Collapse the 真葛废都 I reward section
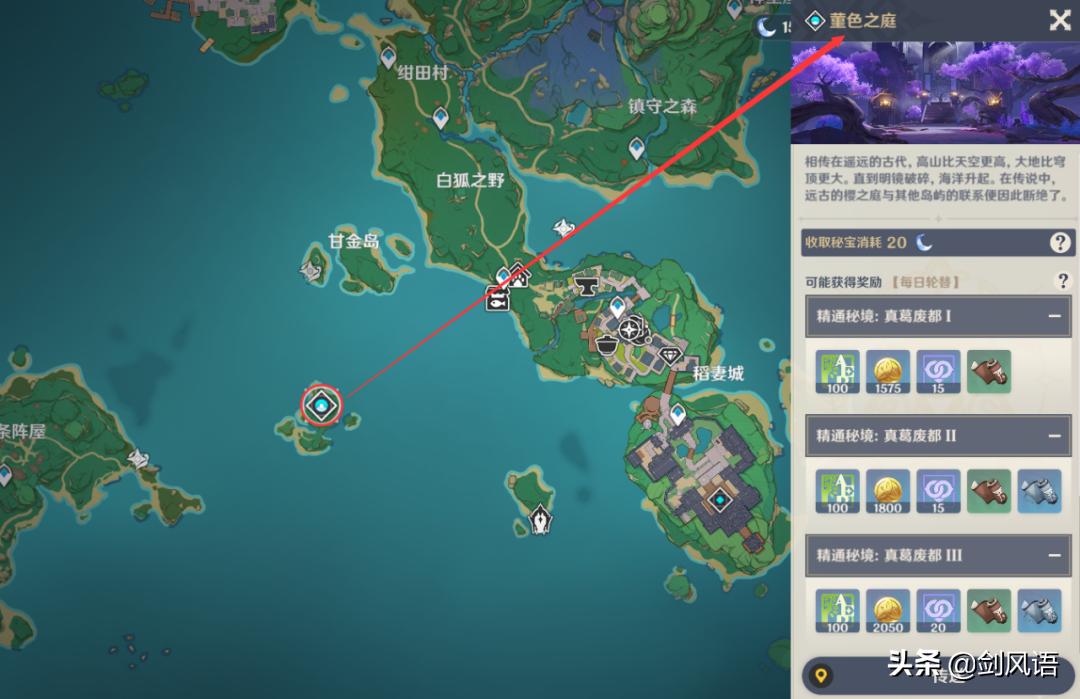 coord(1054,316)
